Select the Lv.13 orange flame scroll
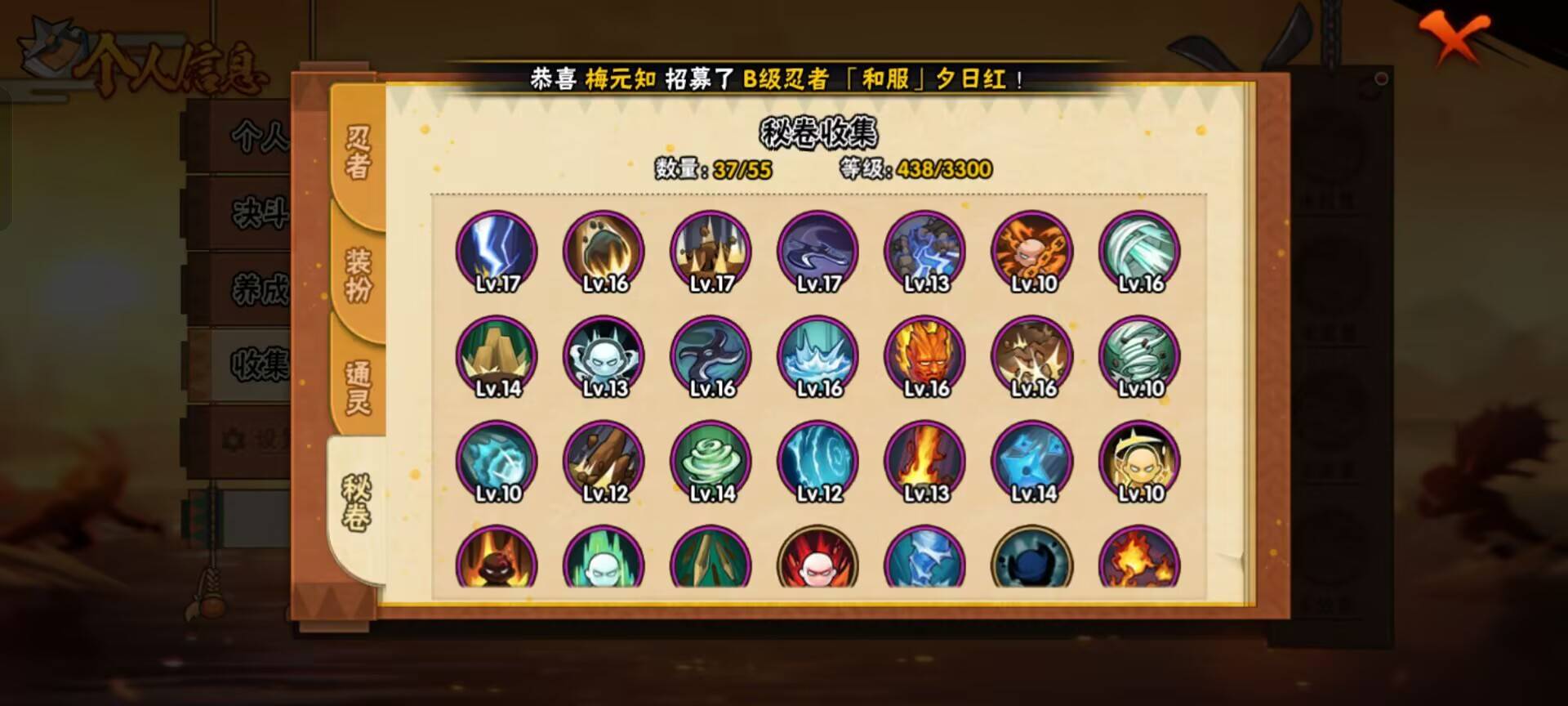Image resolution: width=1568 pixels, height=706 pixels. click(923, 460)
